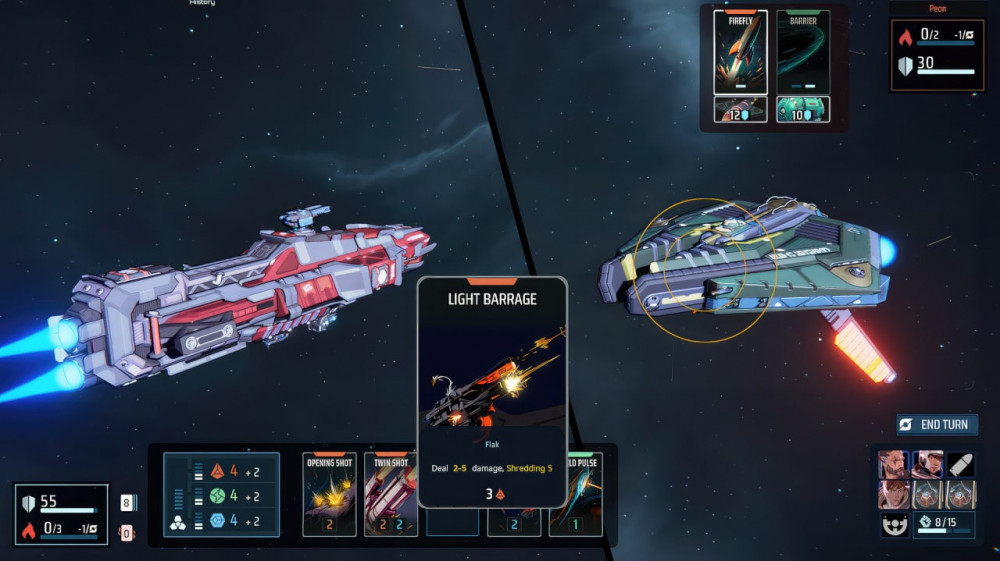Click the ship emblem icon below crew
The width and height of the screenshot is (1000, 561).
pos(894,525)
